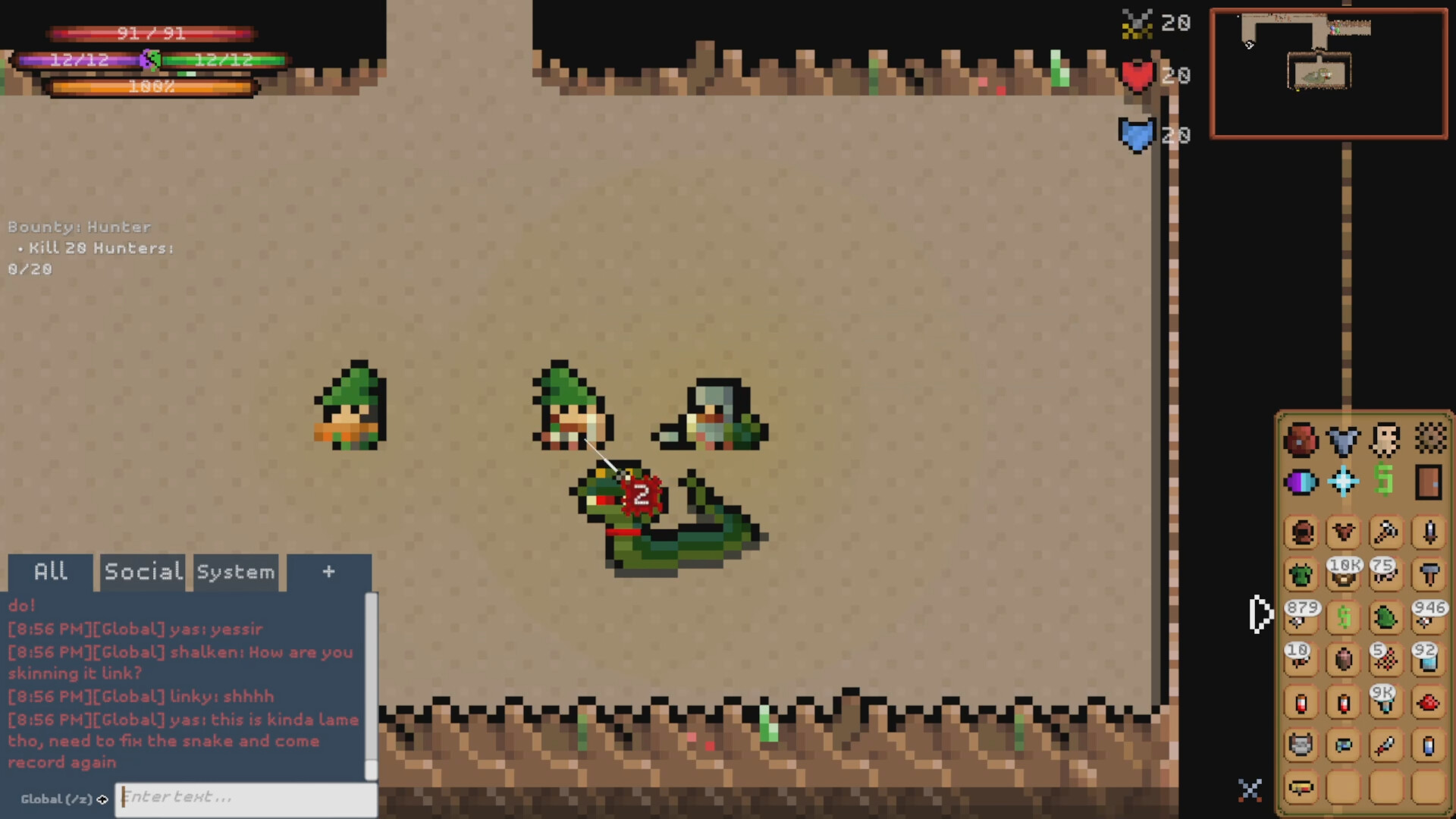Click the cyan star icon in the equipment grid
The width and height of the screenshot is (1456, 819).
(x=1342, y=479)
